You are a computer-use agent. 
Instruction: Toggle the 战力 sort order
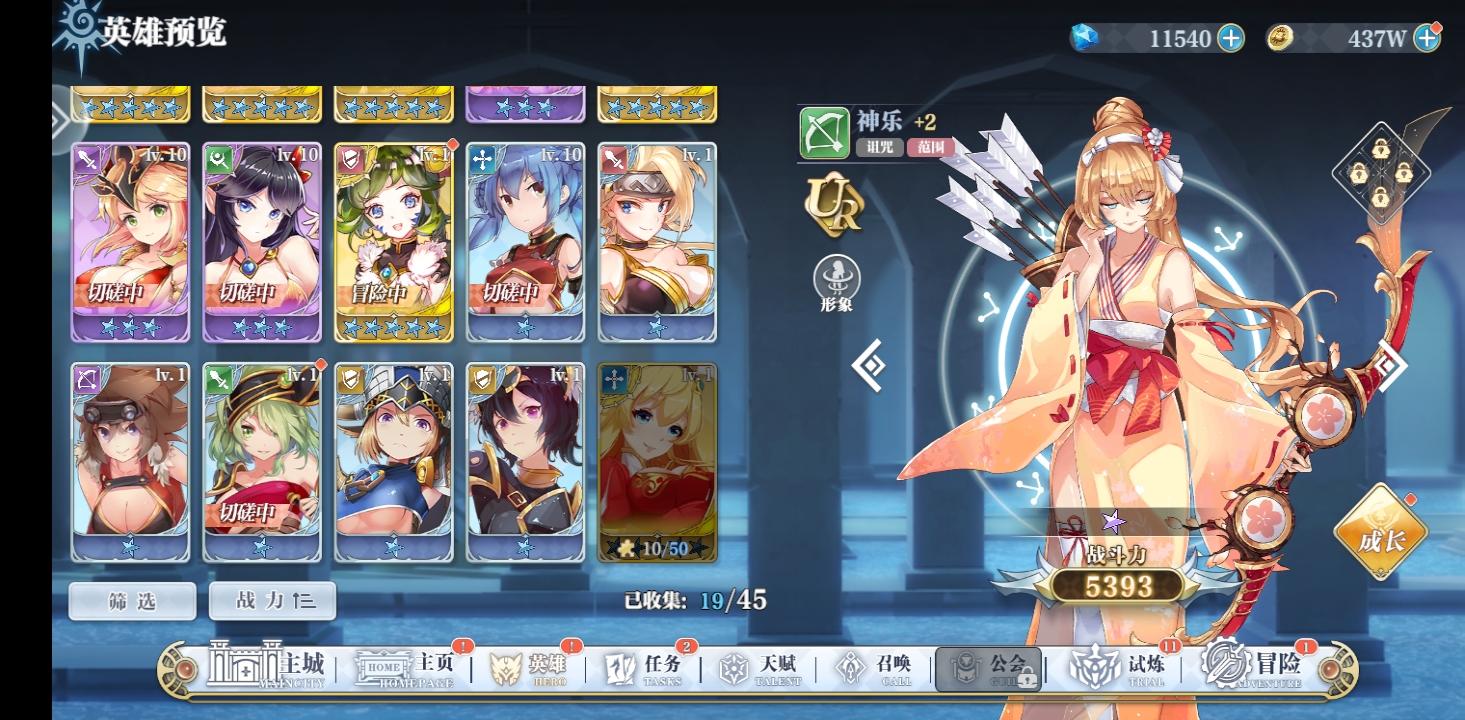click(x=272, y=601)
